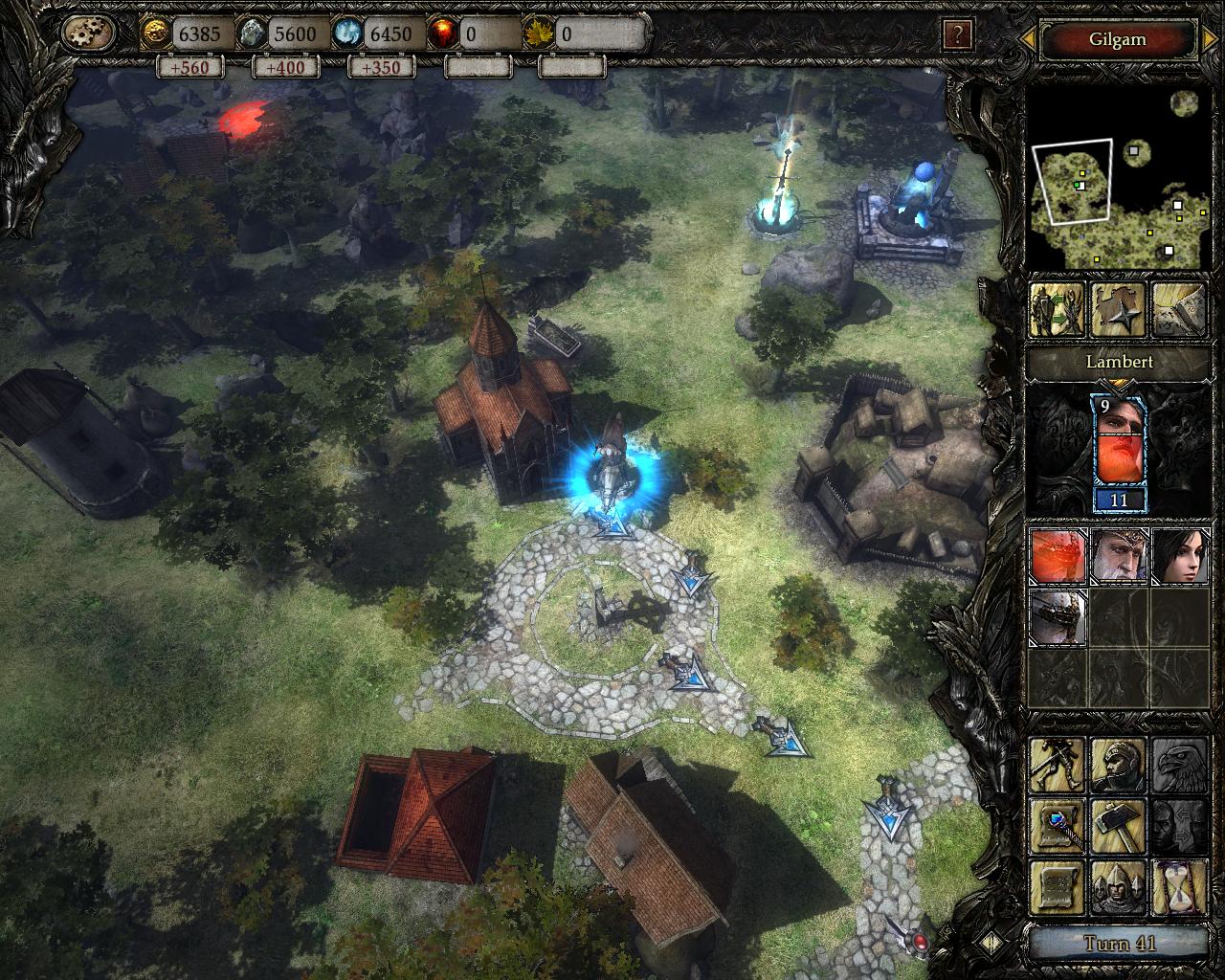Select the armored knight hero portrait

(1058, 617)
